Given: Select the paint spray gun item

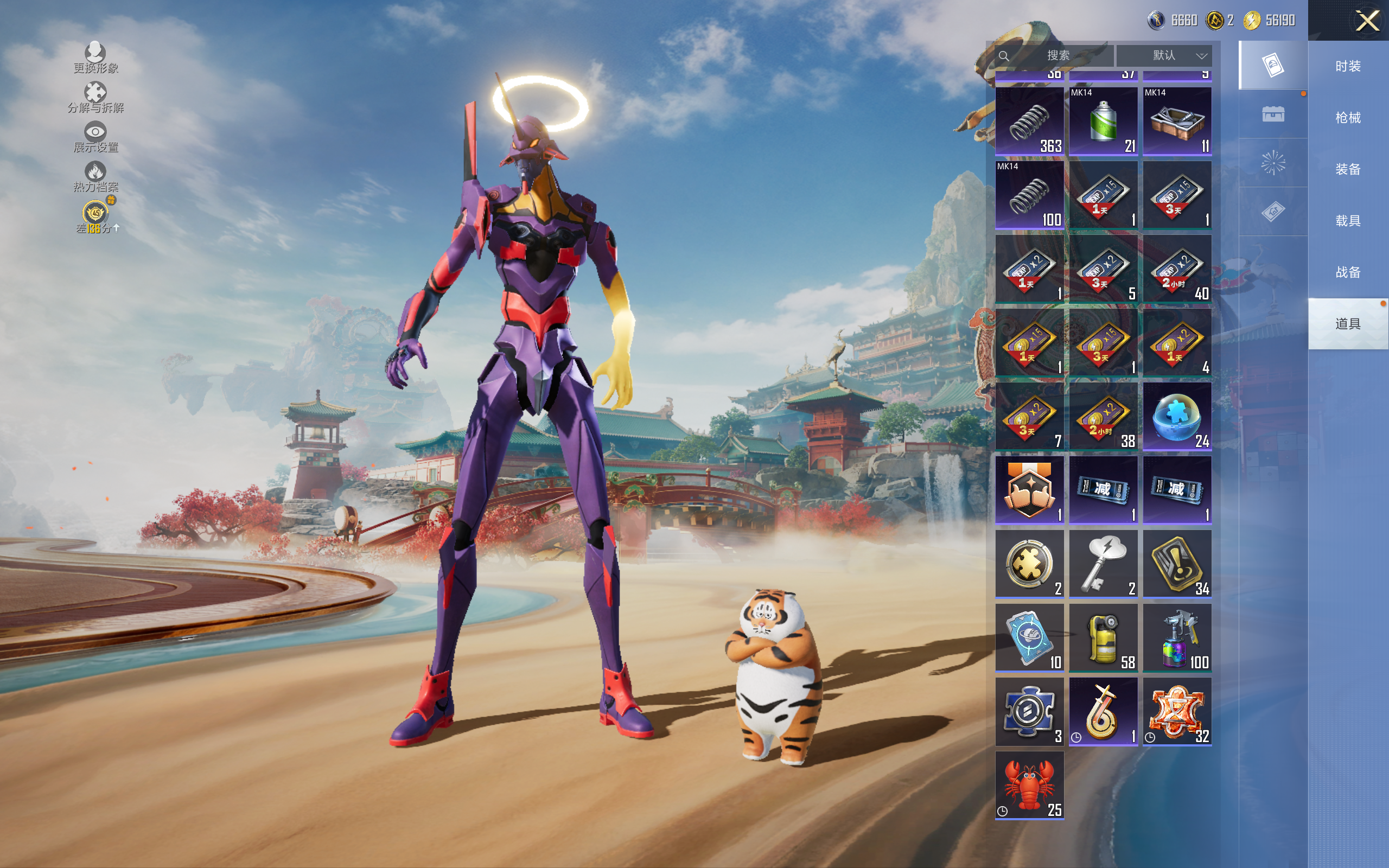Looking at the screenshot, I should [1177, 637].
